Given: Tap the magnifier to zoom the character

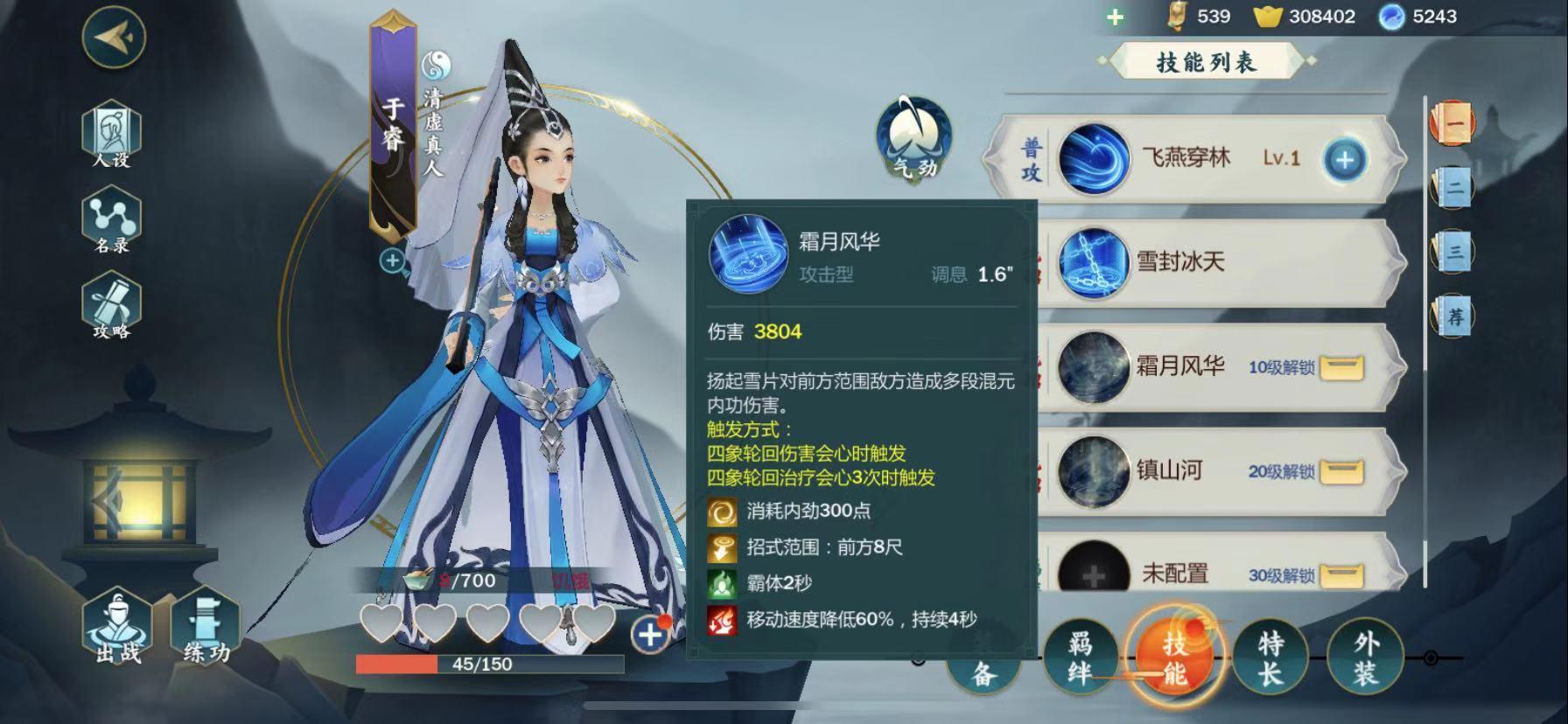Looking at the screenshot, I should pyautogui.click(x=392, y=261).
